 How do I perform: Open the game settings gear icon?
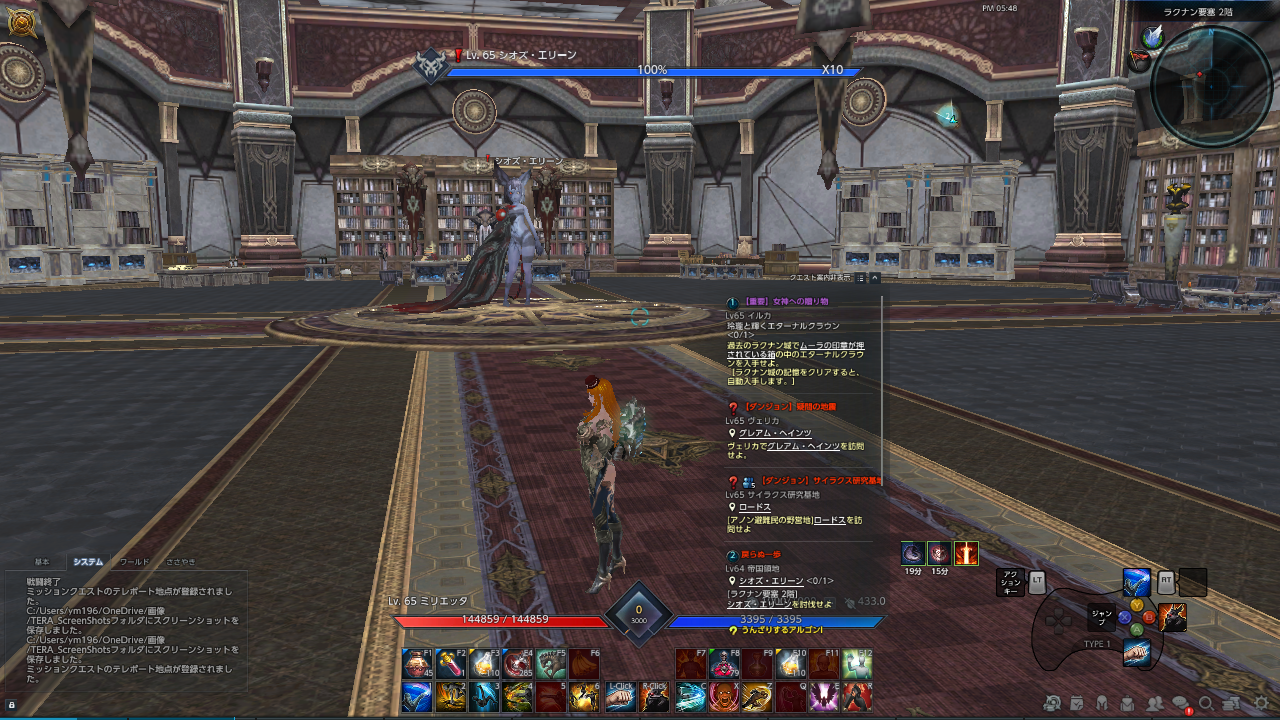coord(1262,702)
